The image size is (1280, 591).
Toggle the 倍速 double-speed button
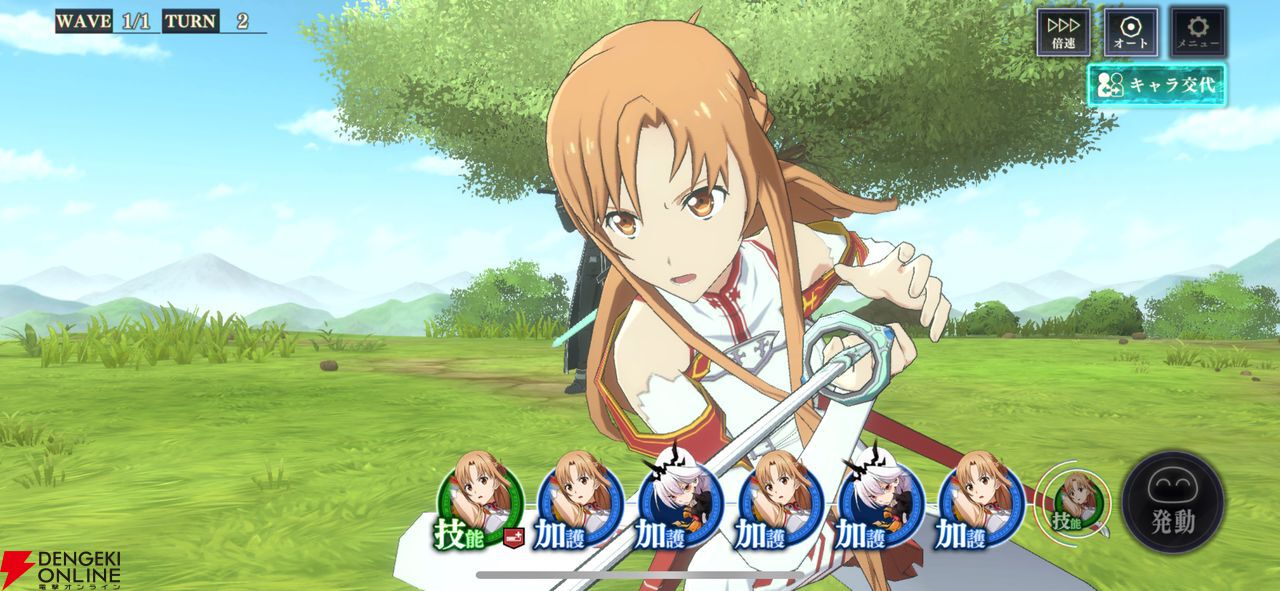(1063, 32)
